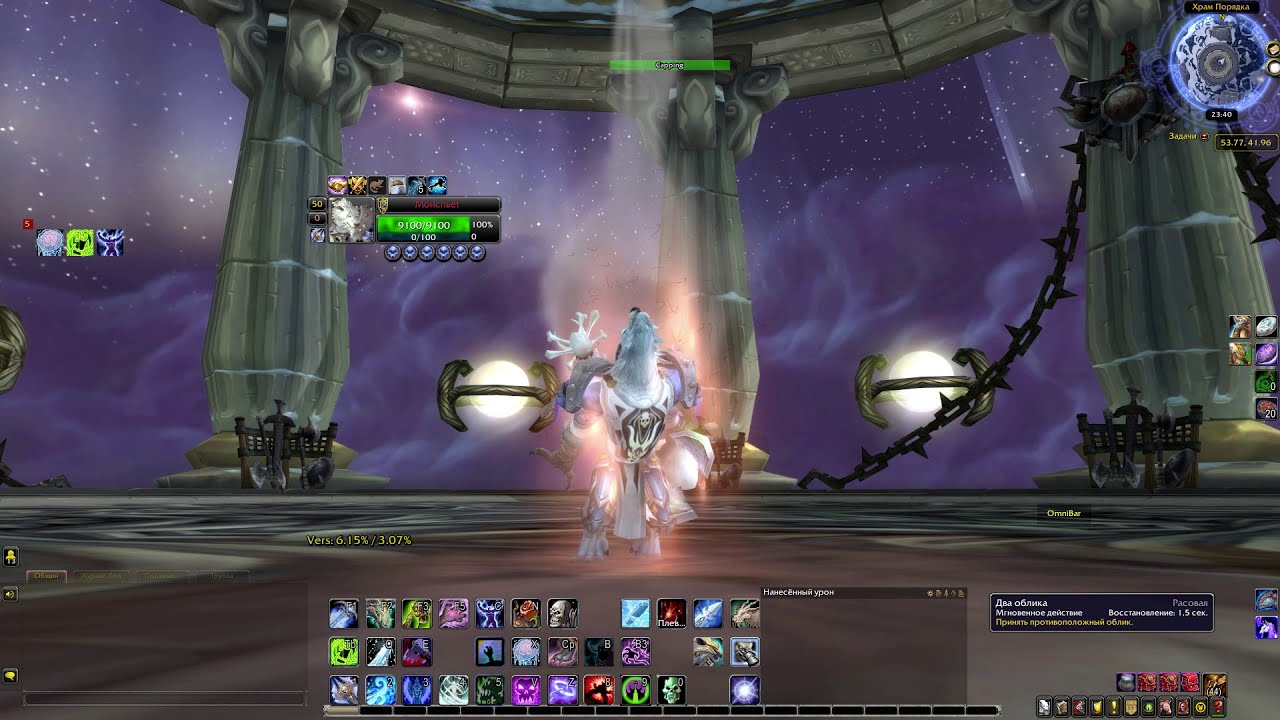Open the Храм Порядка zone text menu

[1221, 8]
